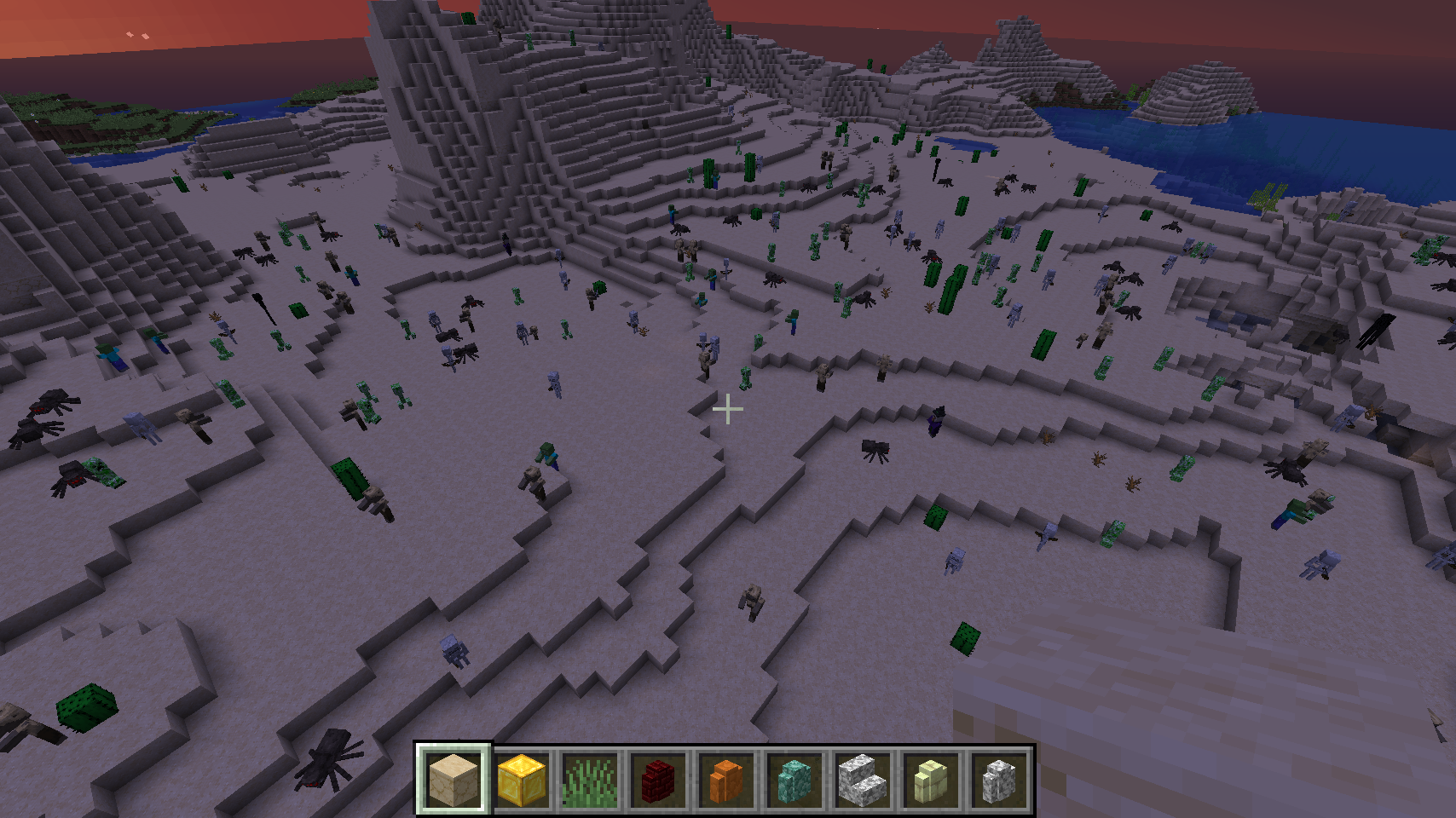Pick the pale yellow wall slot
The image size is (1456, 818).
[930, 779]
